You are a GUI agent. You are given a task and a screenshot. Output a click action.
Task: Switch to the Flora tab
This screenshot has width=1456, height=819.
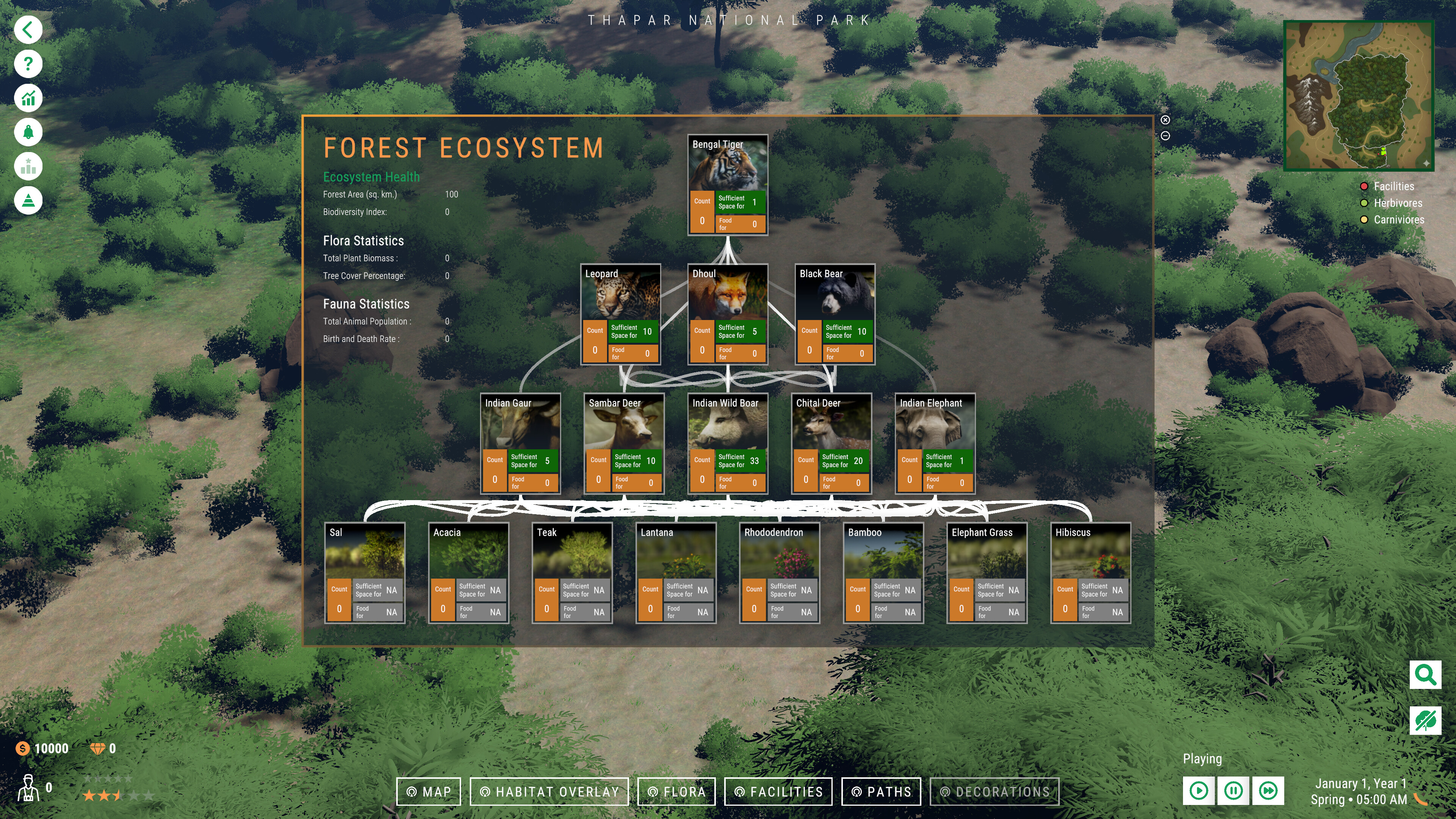(x=676, y=791)
